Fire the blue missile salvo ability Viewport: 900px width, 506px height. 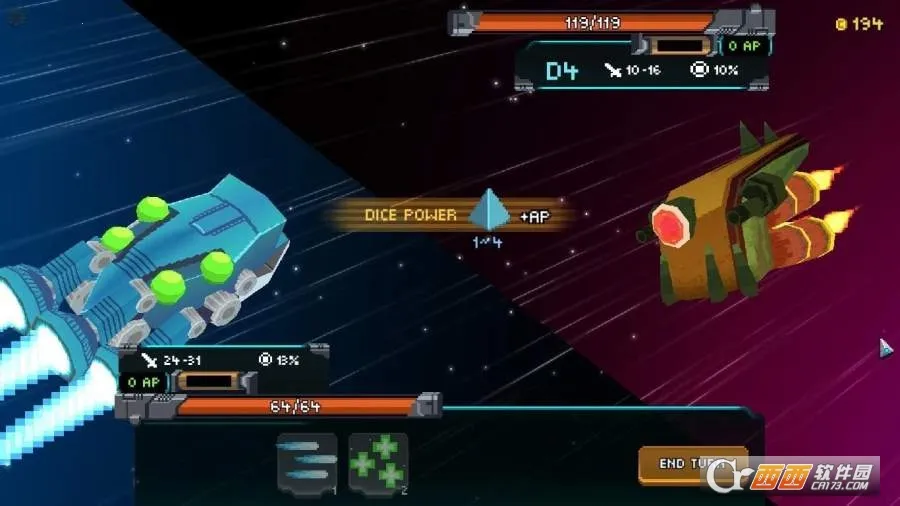(307, 463)
